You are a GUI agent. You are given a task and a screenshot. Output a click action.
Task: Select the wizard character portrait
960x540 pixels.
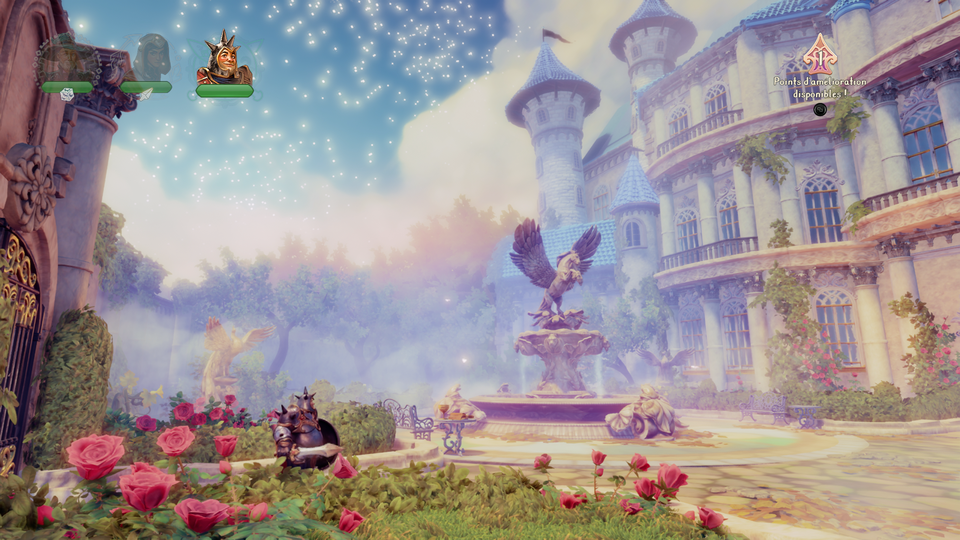tap(66, 60)
